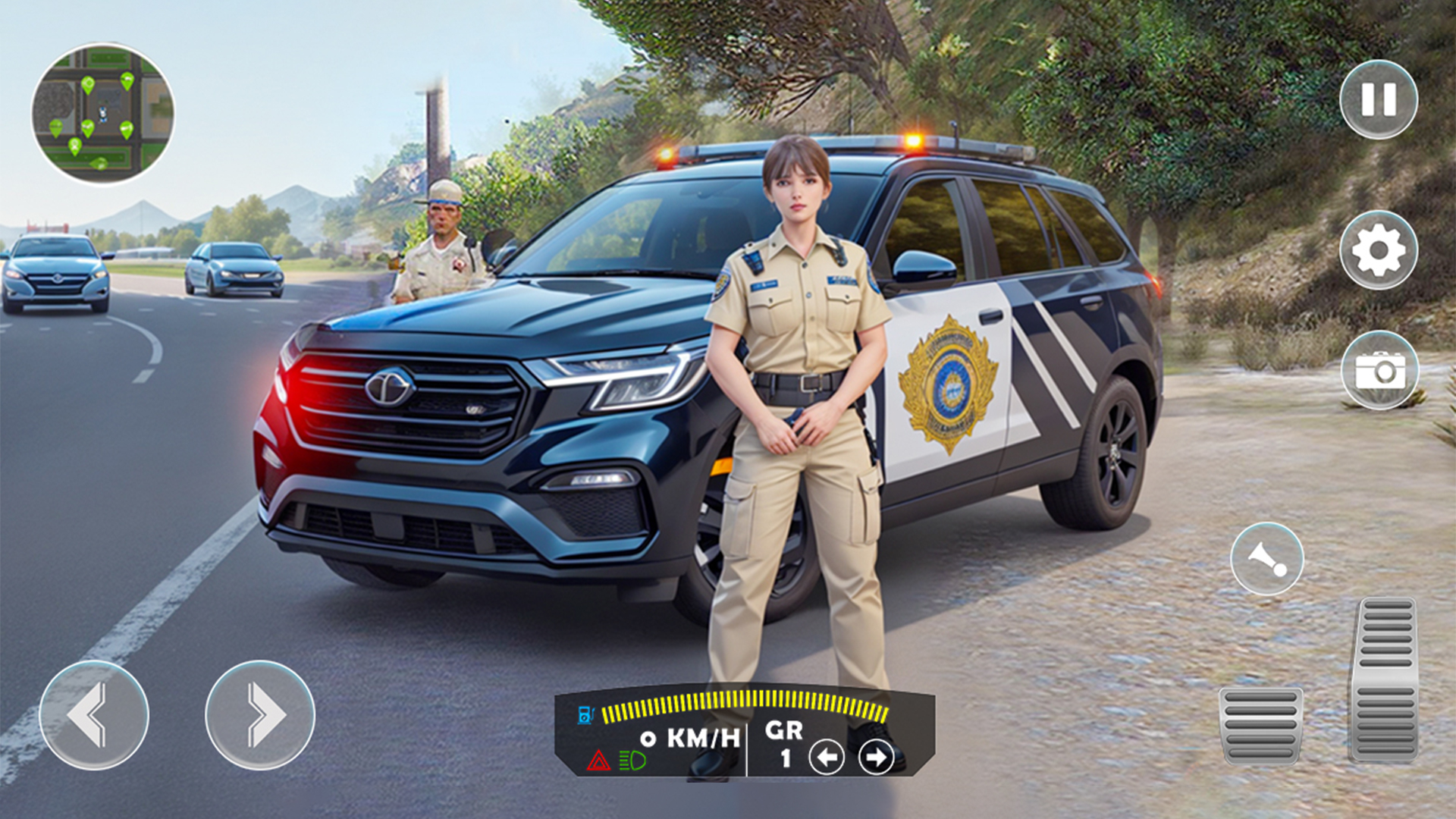Shift gear up with the right arrow
1456x819 pixels.
(x=874, y=757)
